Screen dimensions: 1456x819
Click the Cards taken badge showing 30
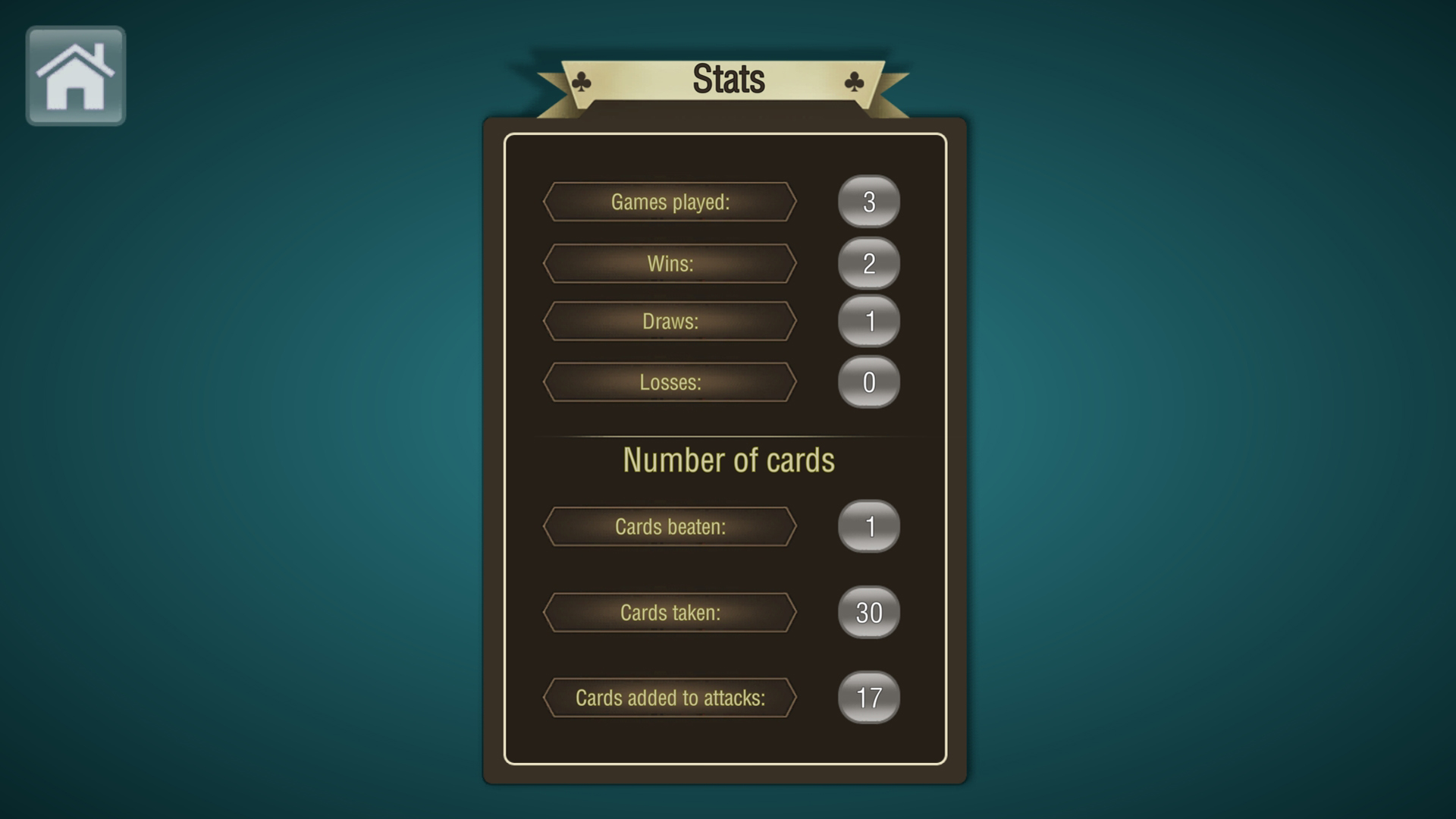click(869, 612)
